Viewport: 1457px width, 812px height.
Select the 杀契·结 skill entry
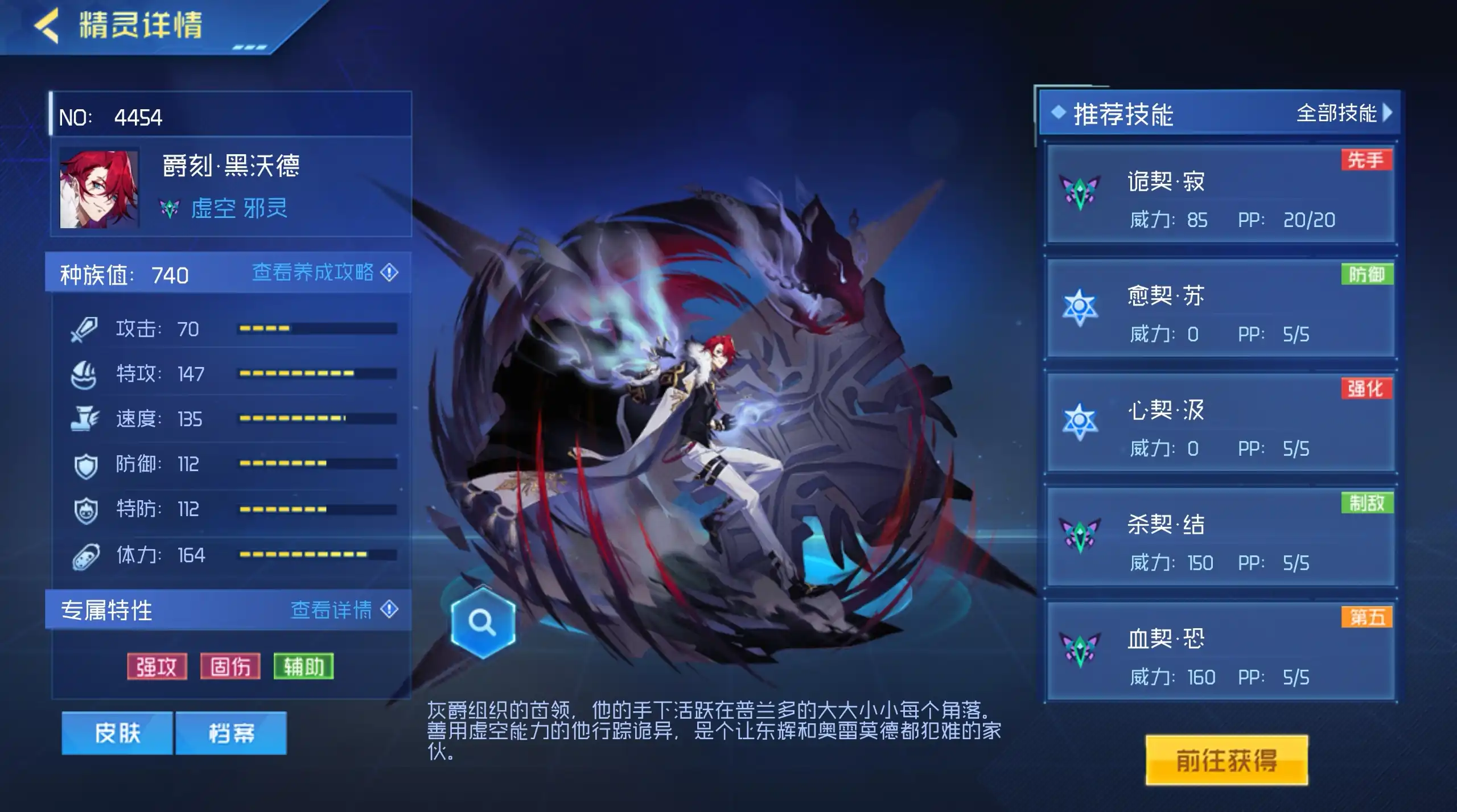pos(1220,537)
